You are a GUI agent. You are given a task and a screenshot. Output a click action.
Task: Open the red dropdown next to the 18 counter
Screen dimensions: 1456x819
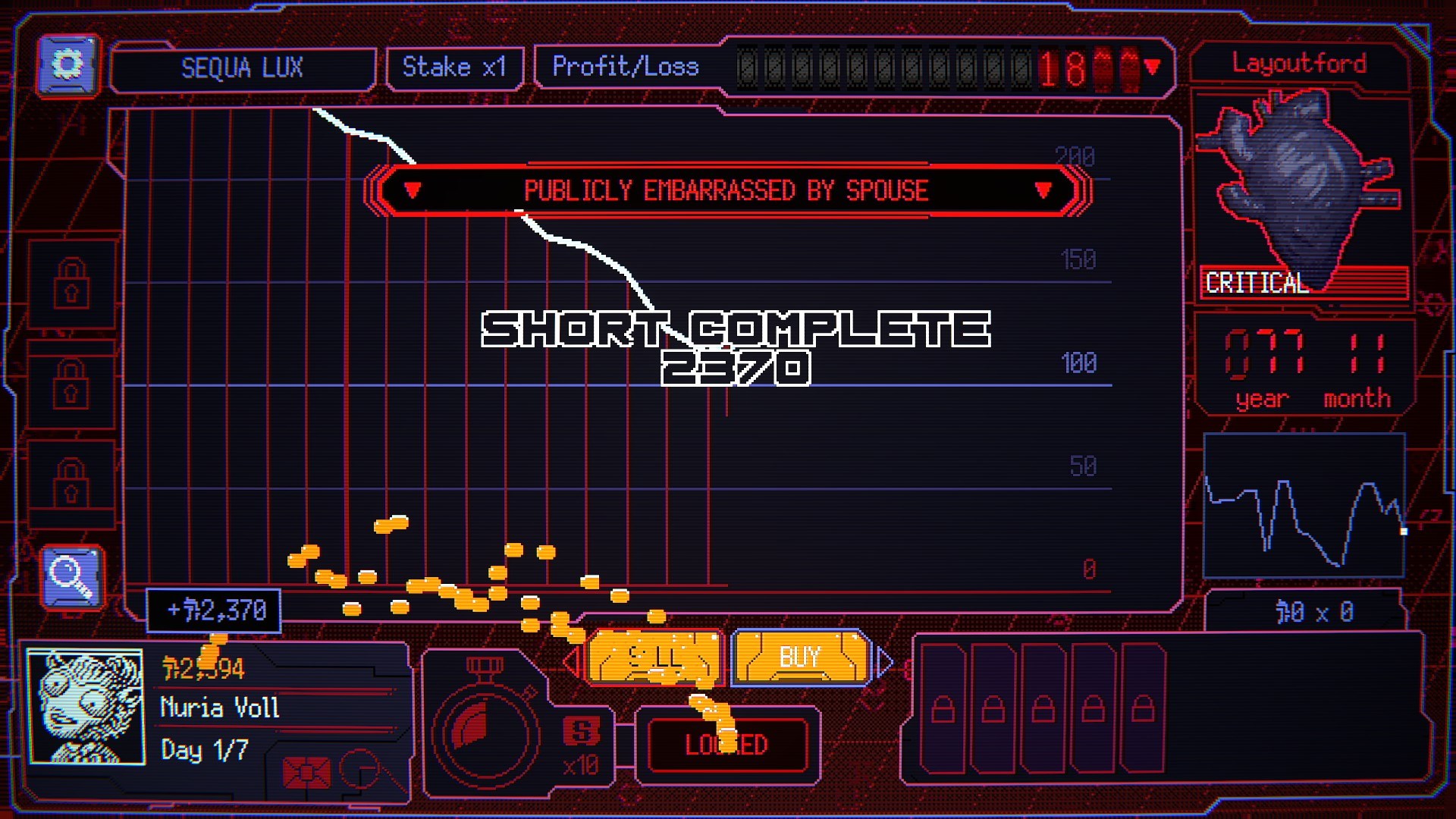coord(1153,67)
